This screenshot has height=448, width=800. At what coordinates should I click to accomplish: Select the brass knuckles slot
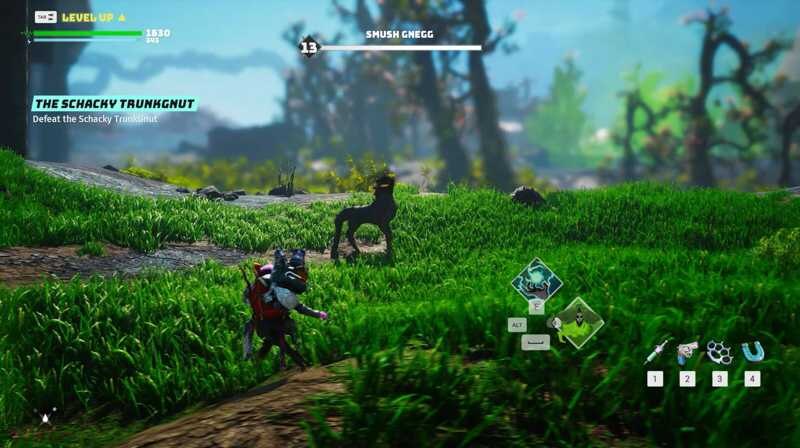(718, 351)
